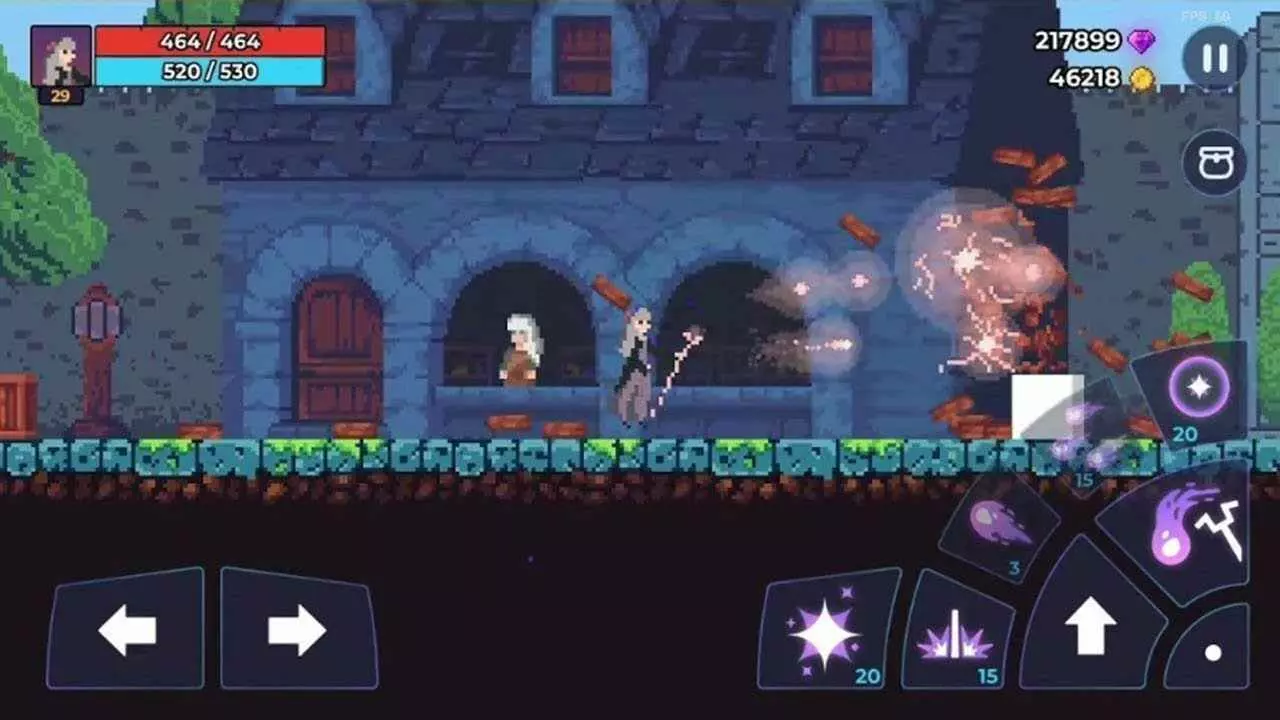Pause the game

[x=1210, y=55]
